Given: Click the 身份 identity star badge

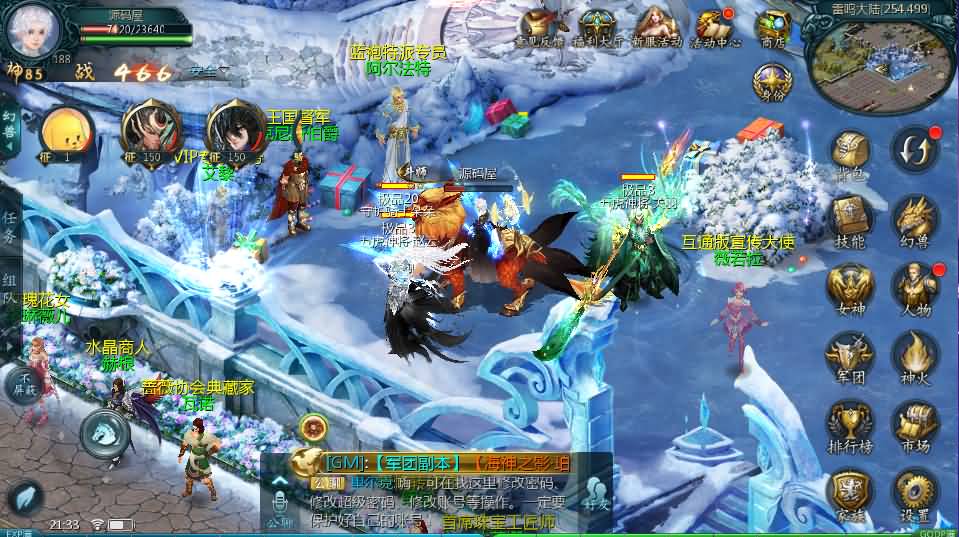Looking at the screenshot, I should click(x=773, y=82).
